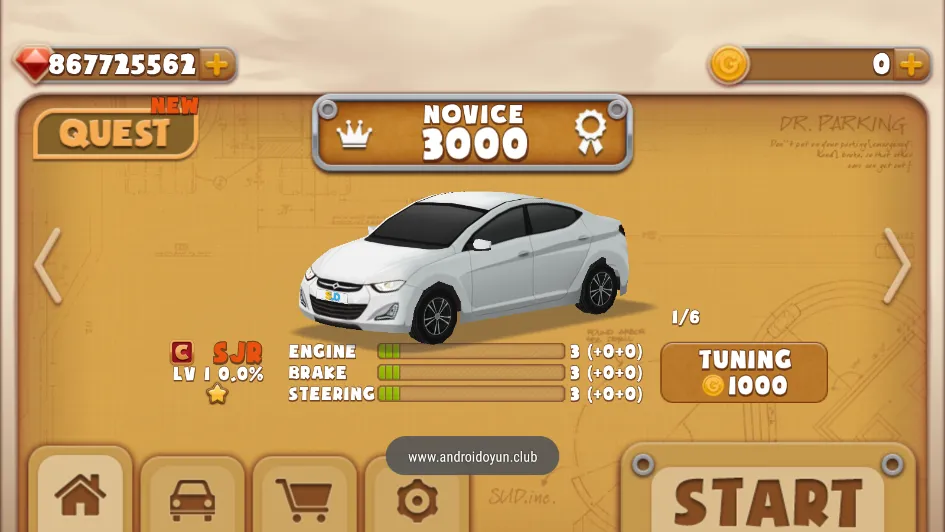Switch to the next car

pos(896,266)
